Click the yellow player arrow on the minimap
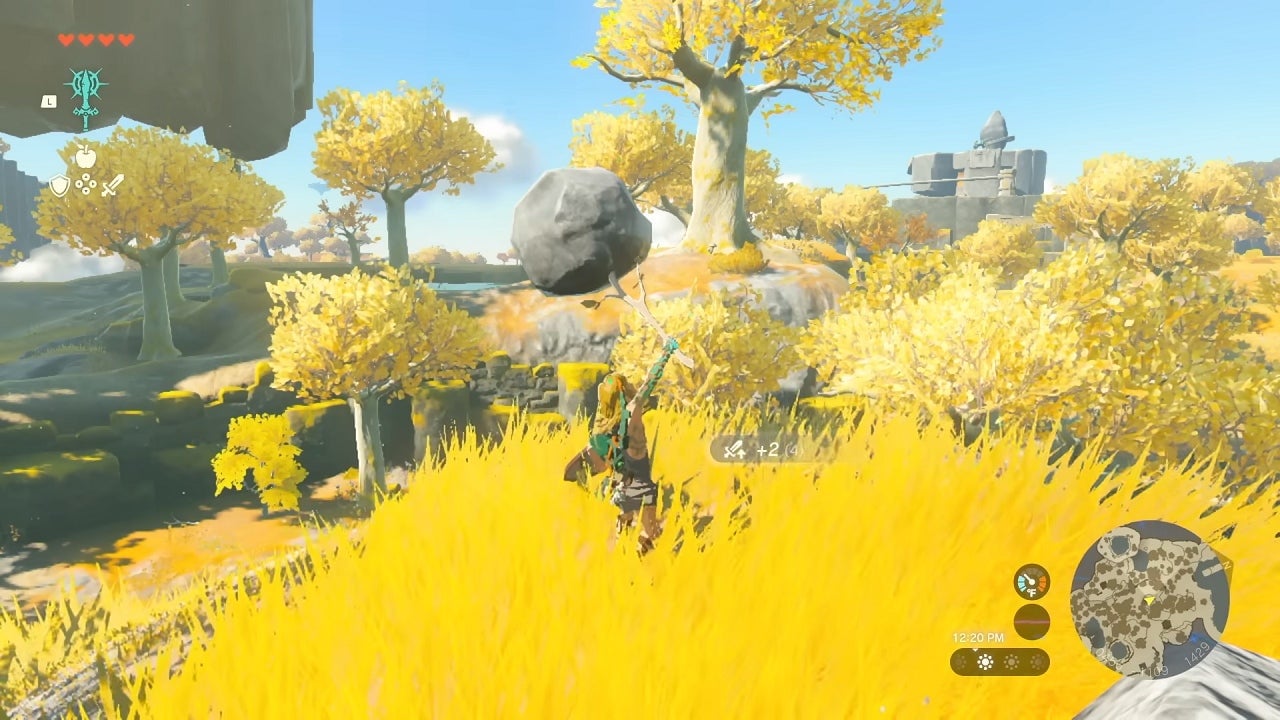This screenshot has height=720, width=1280. pyautogui.click(x=1150, y=601)
